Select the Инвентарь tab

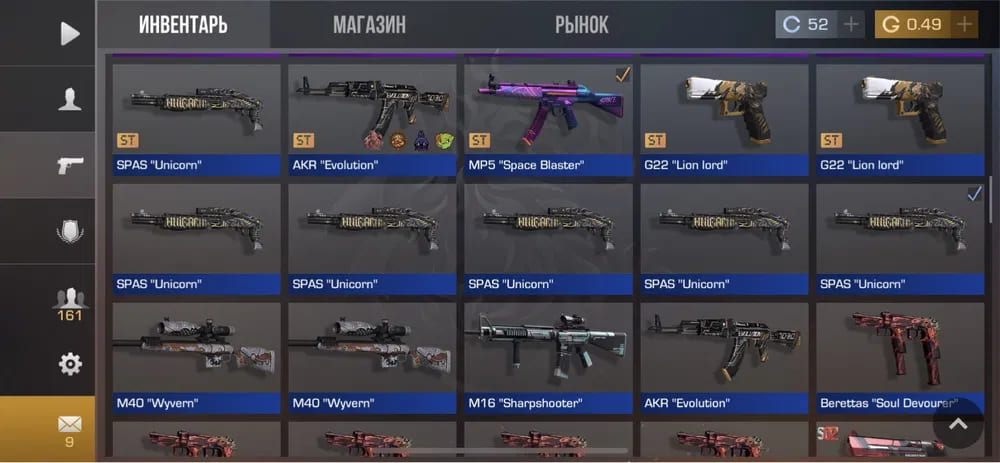click(x=183, y=25)
